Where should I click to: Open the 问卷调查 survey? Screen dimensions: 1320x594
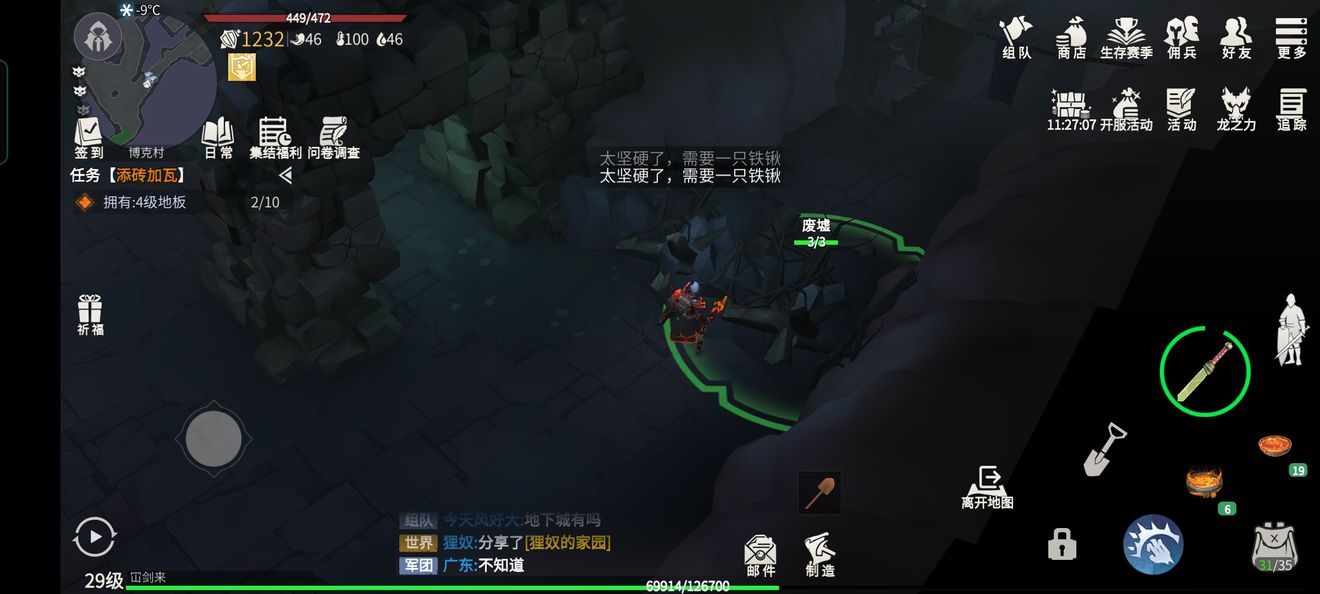click(333, 137)
